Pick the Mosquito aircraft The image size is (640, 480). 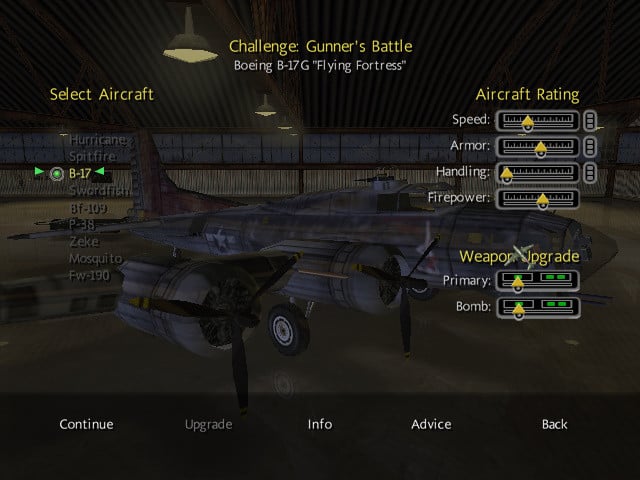pos(96,258)
